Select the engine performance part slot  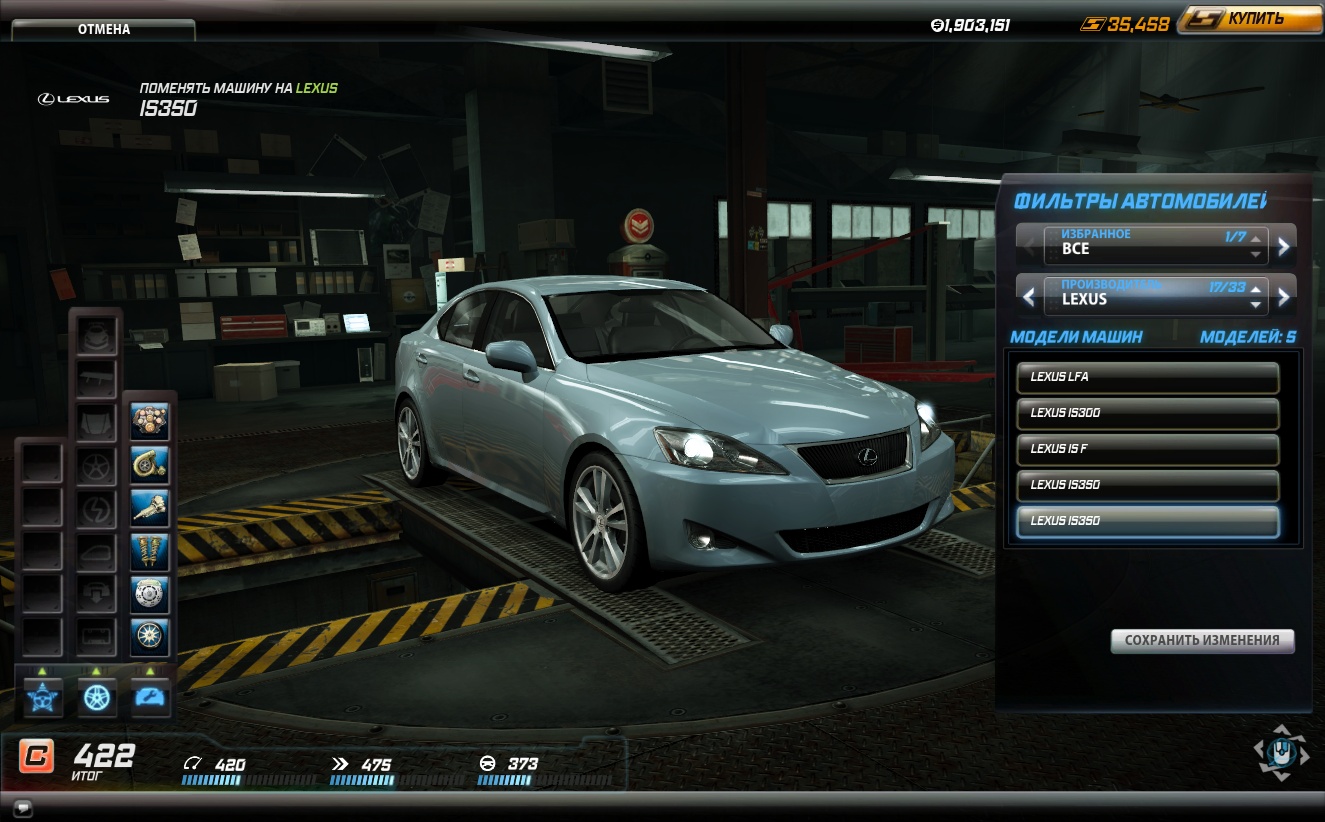(x=150, y=422)
